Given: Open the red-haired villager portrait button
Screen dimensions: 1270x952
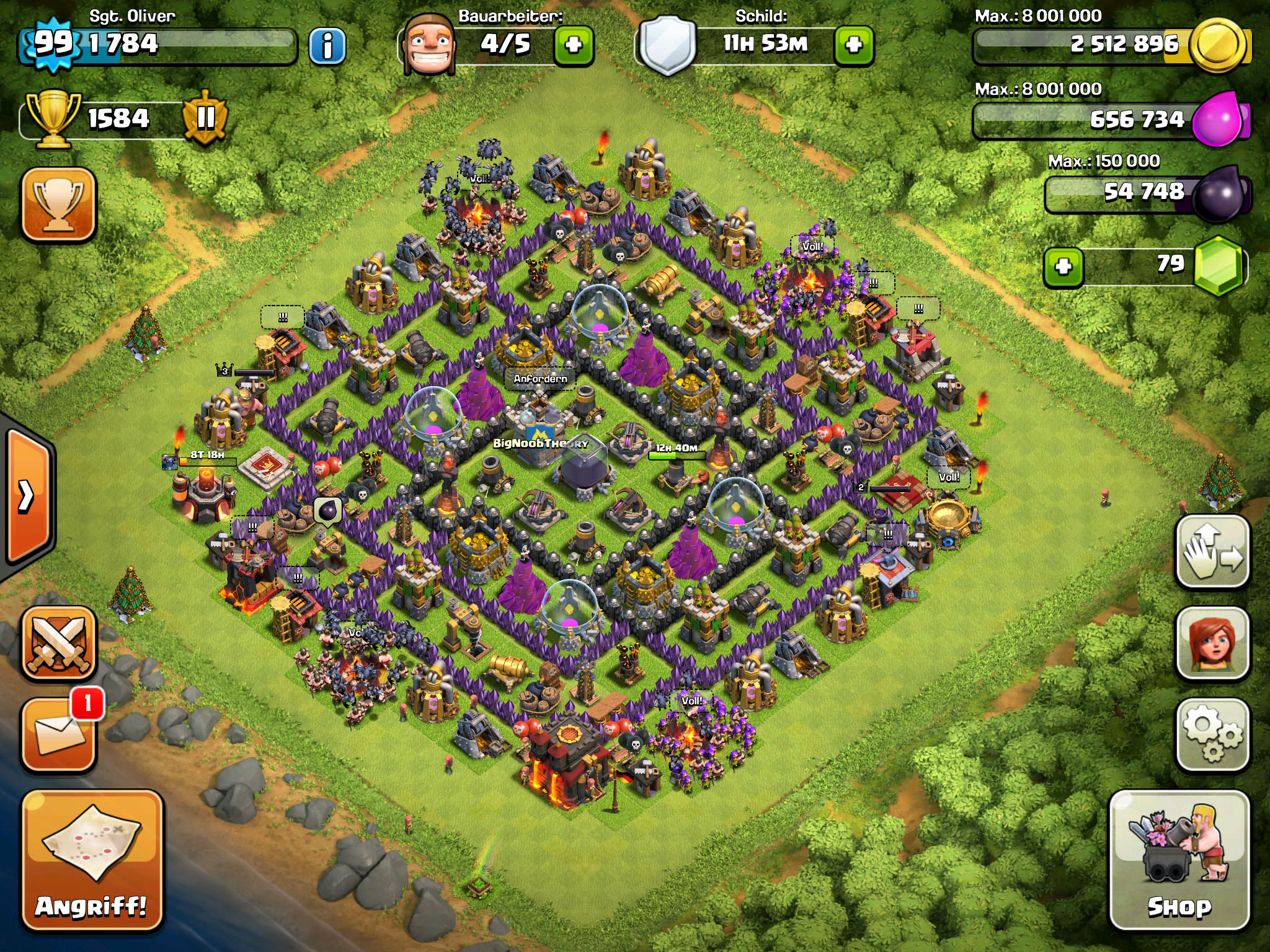Looking at the screenshot, I should pos(1212,643).
